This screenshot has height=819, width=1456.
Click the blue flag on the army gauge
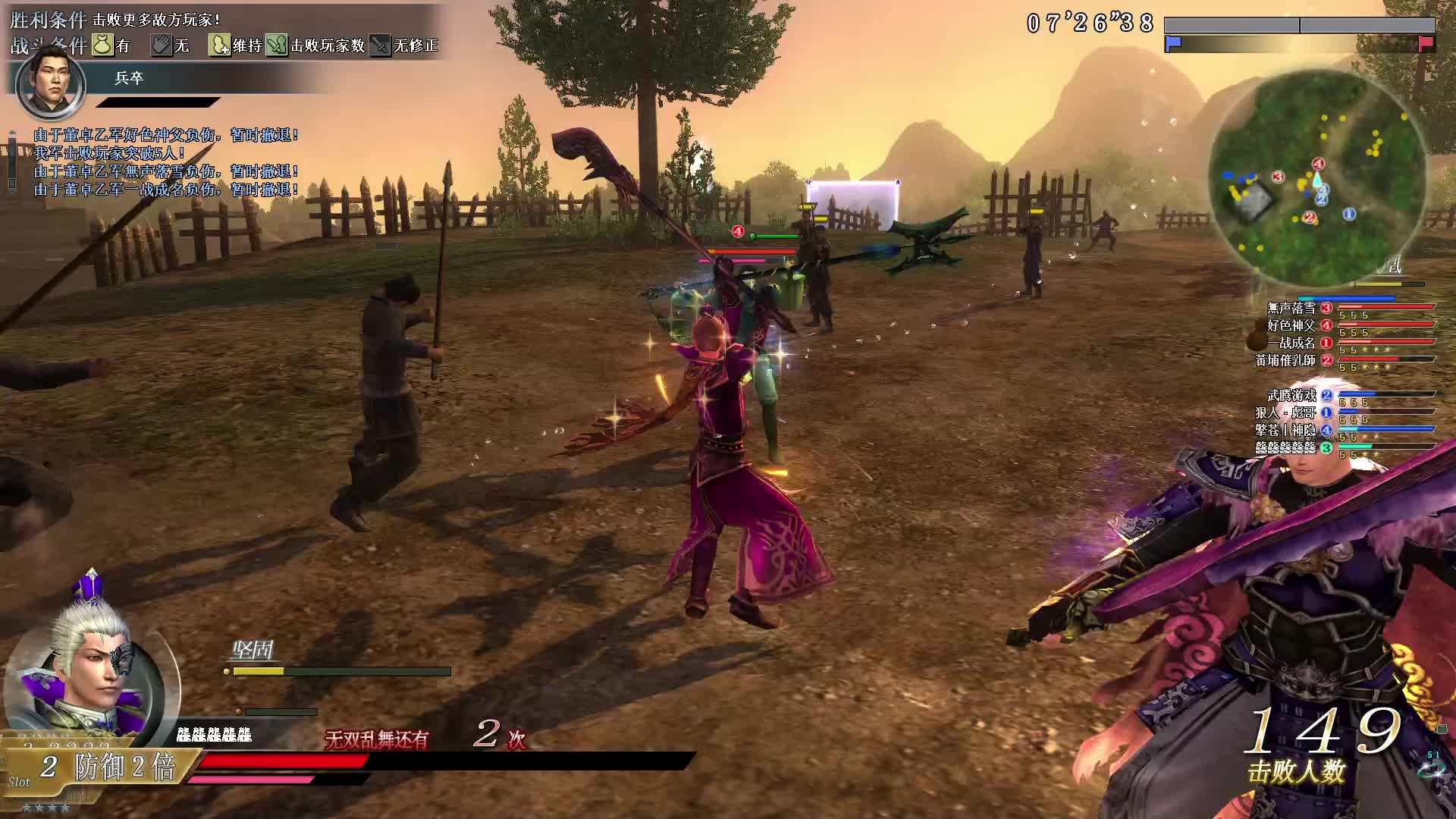[x=1173, y=44]
